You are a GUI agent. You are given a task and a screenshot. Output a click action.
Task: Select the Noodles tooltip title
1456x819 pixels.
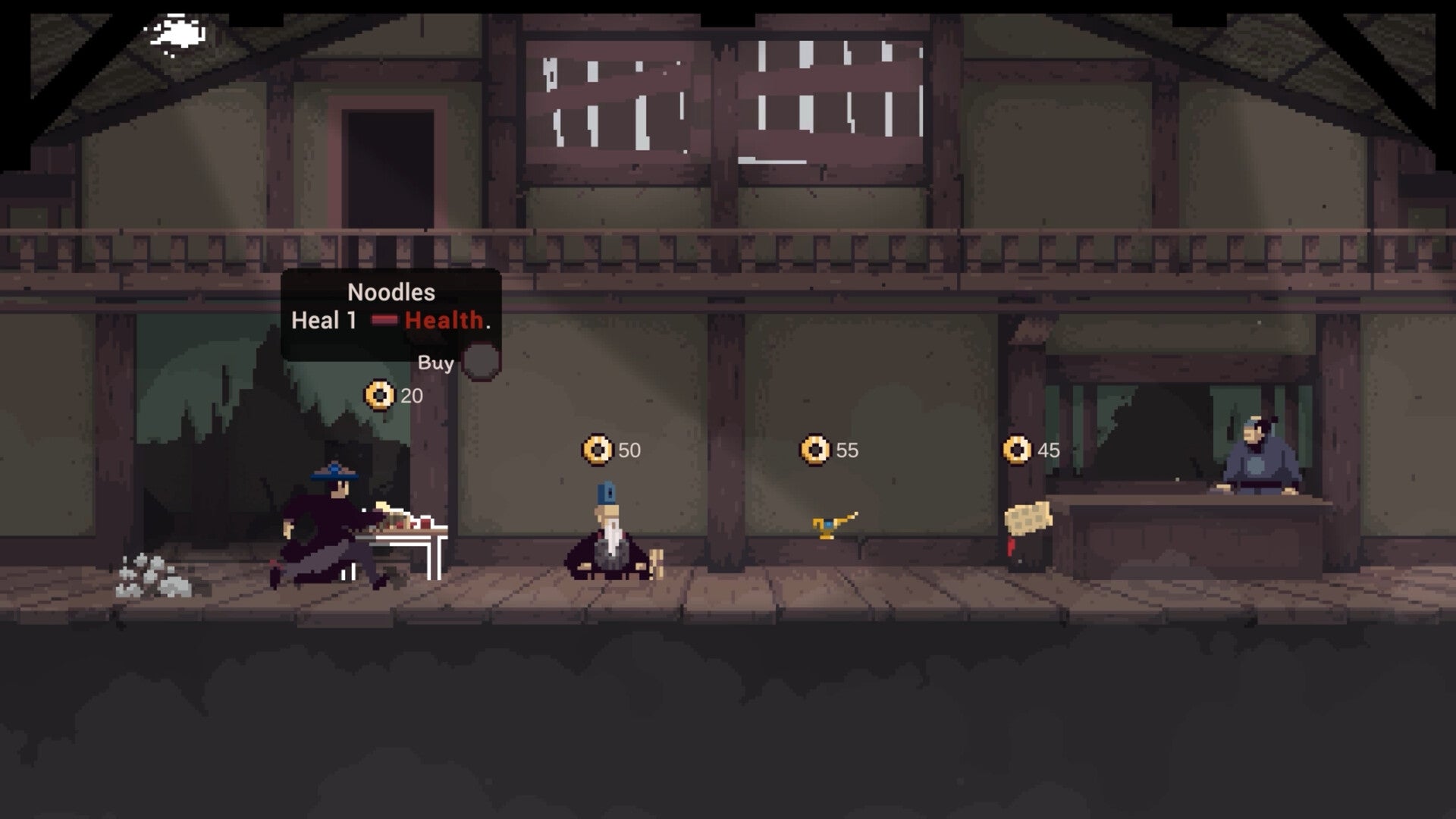(391, 291)
